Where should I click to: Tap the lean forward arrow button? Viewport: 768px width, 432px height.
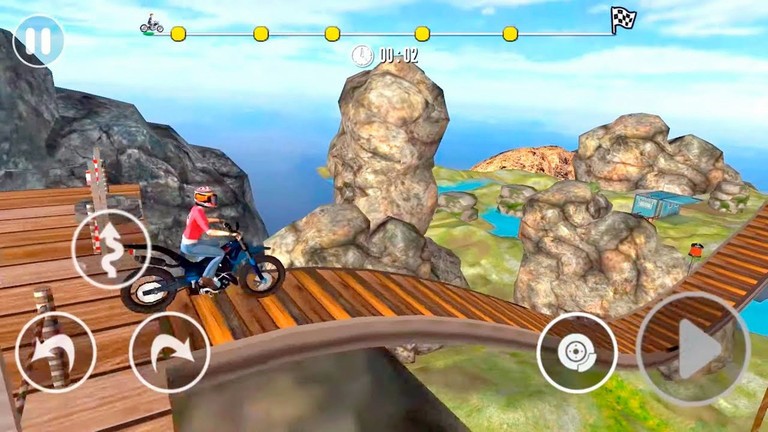170,352
